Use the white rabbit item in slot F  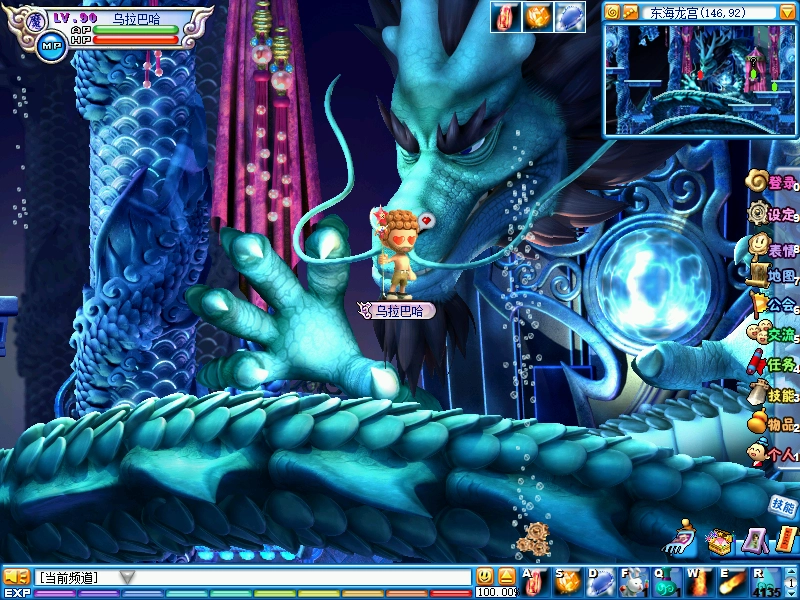coord(632,580)
